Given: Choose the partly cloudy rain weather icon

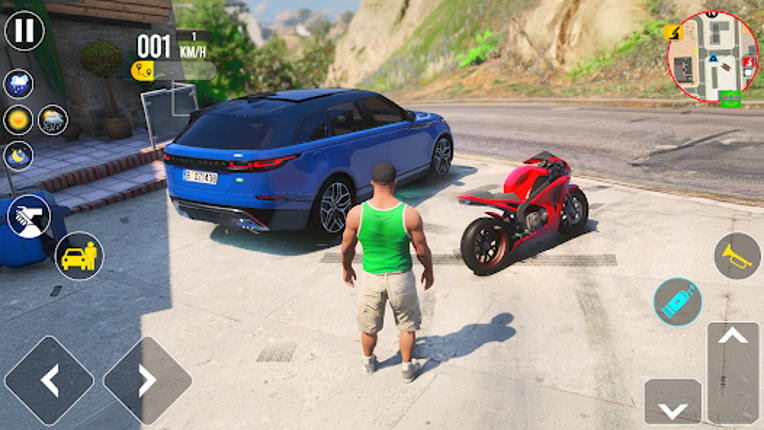Looking at the screenshot, I should [52, 120].
